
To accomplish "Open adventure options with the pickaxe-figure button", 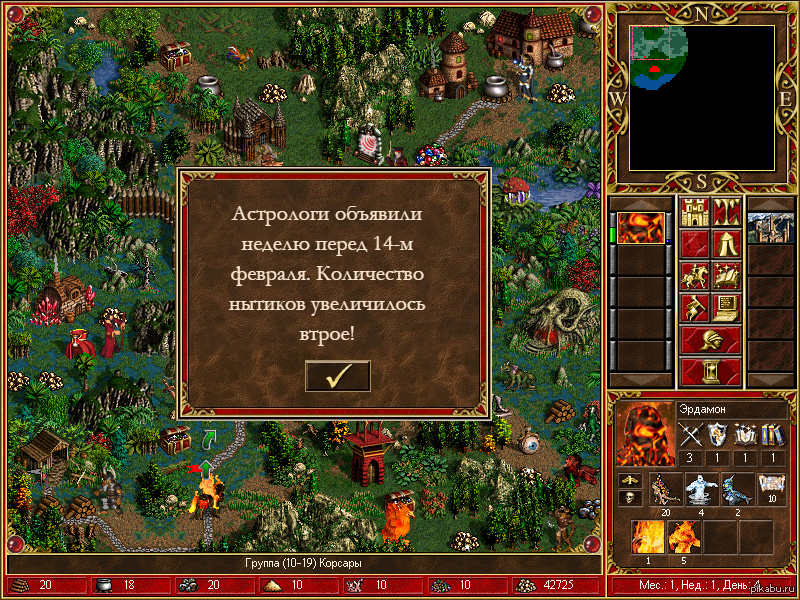I will [694, 307].
